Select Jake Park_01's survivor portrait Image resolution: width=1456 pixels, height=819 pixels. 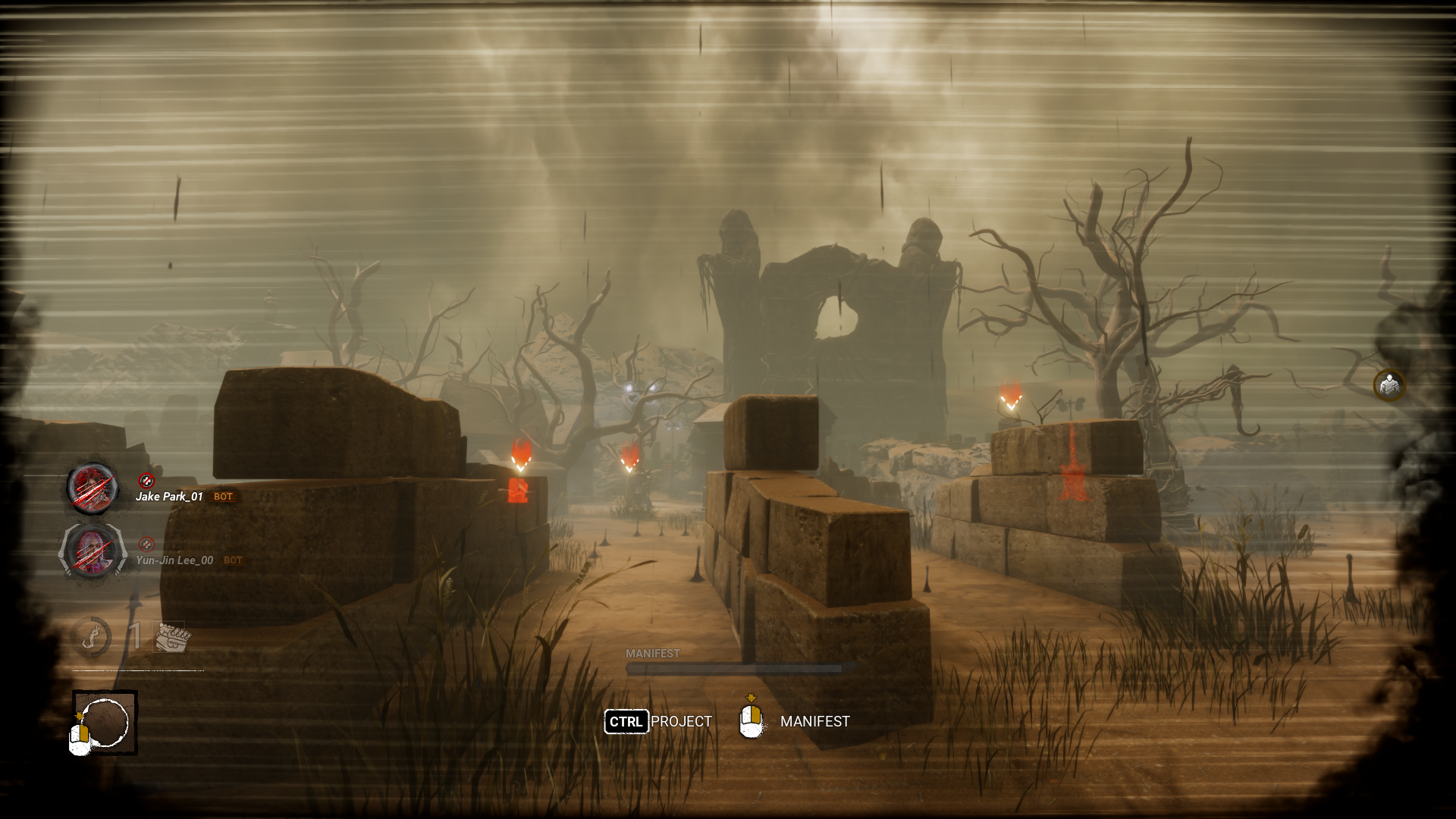92,487
